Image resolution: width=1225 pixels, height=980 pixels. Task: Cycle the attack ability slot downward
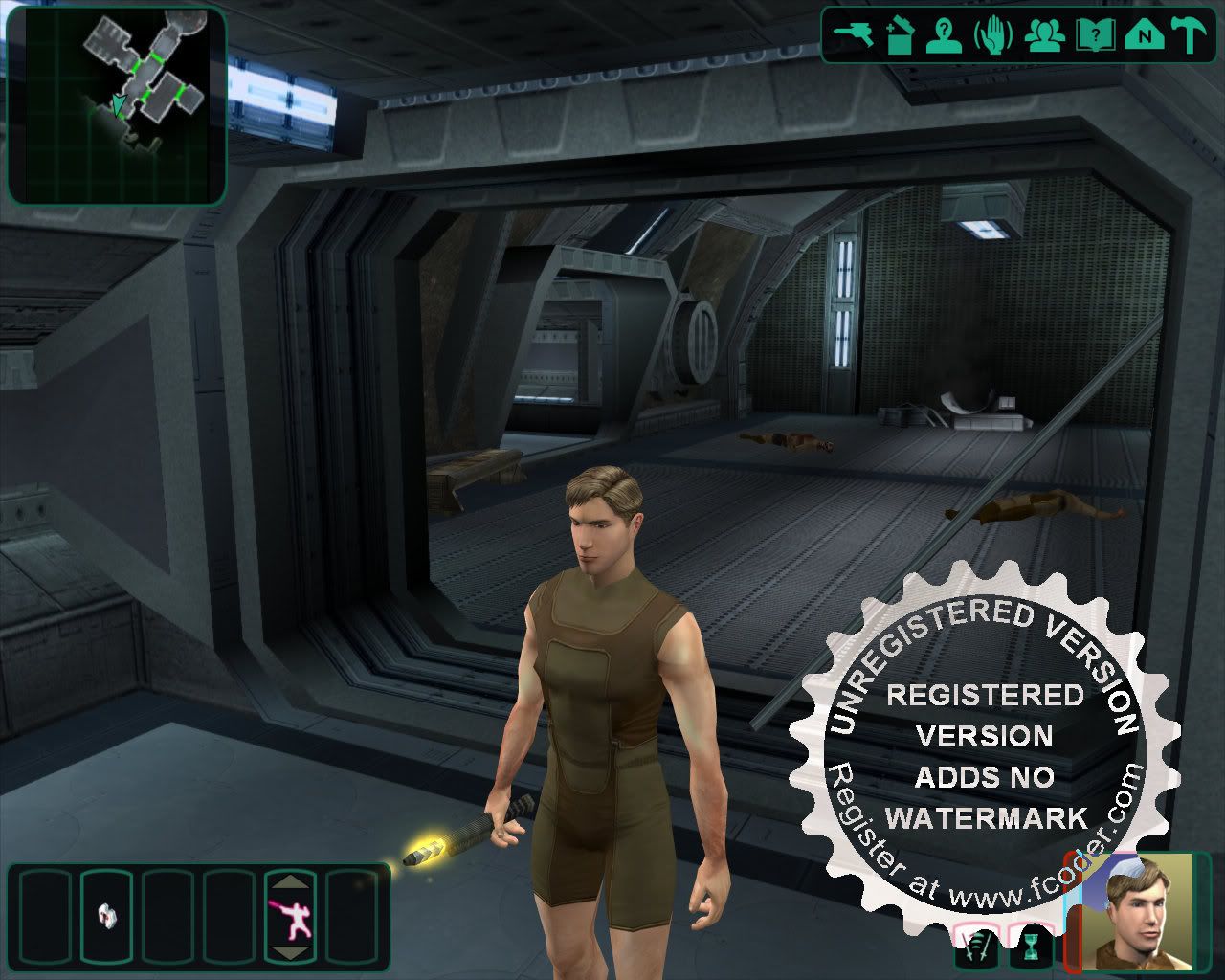click(x=292, y=952)
